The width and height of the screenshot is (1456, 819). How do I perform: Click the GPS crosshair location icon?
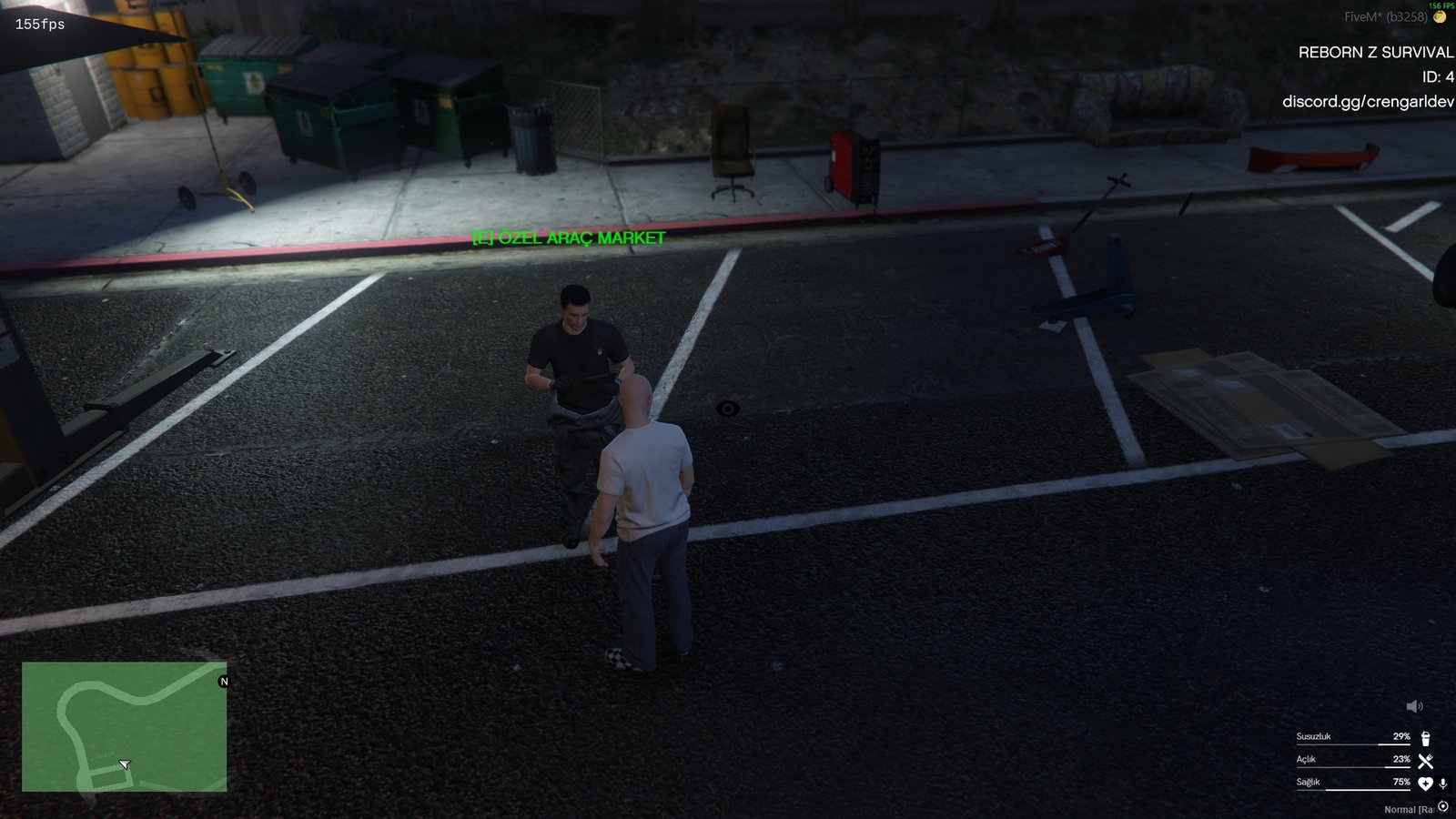pos(1443,806)
